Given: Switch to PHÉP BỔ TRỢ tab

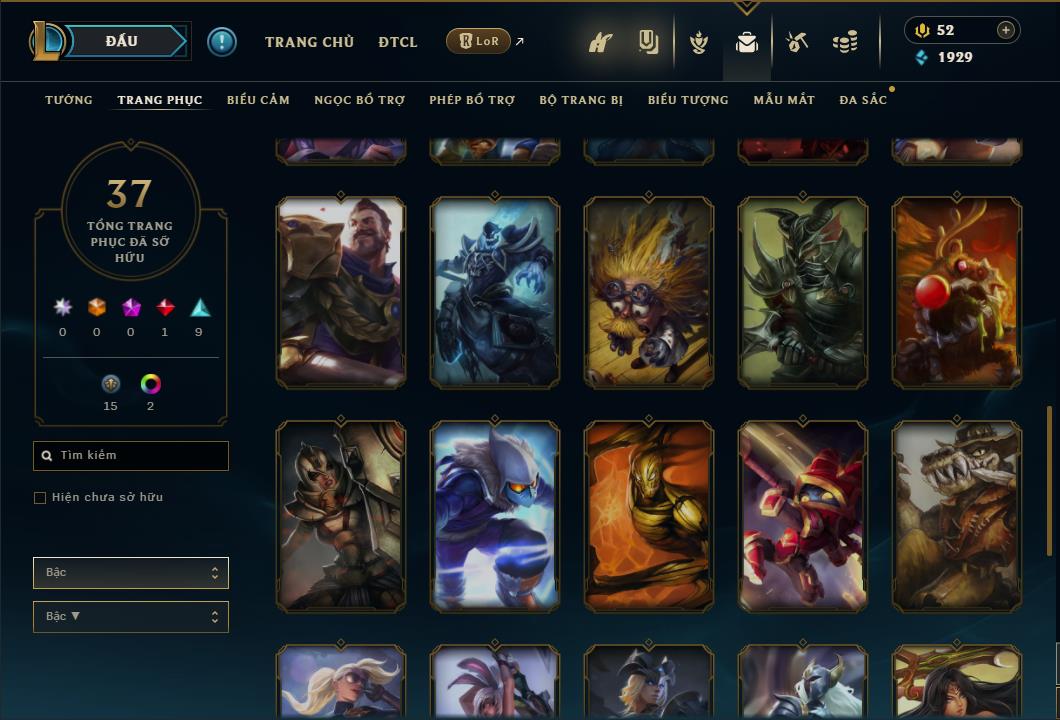Looking at the screenshot, I should point(472,100).
